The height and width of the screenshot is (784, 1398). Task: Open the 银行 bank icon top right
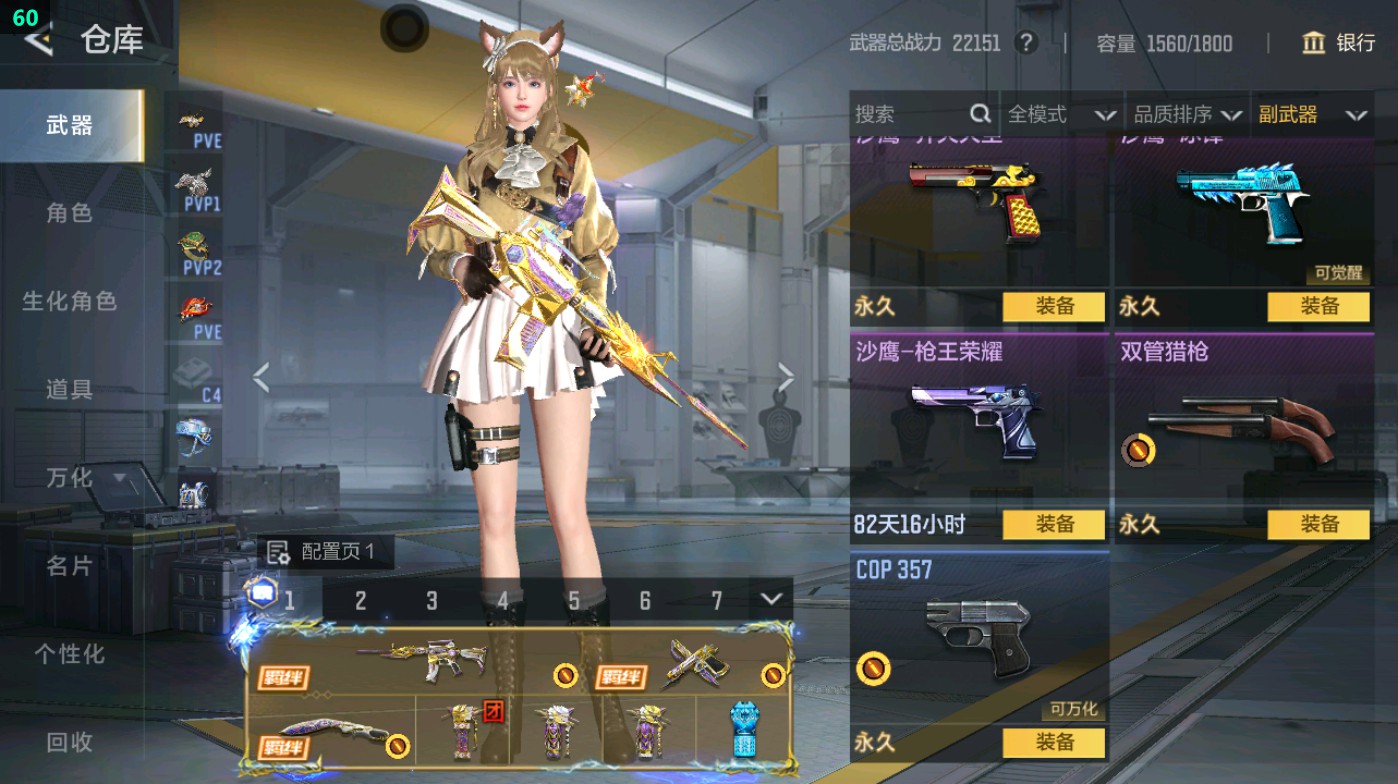[1313, 44]
